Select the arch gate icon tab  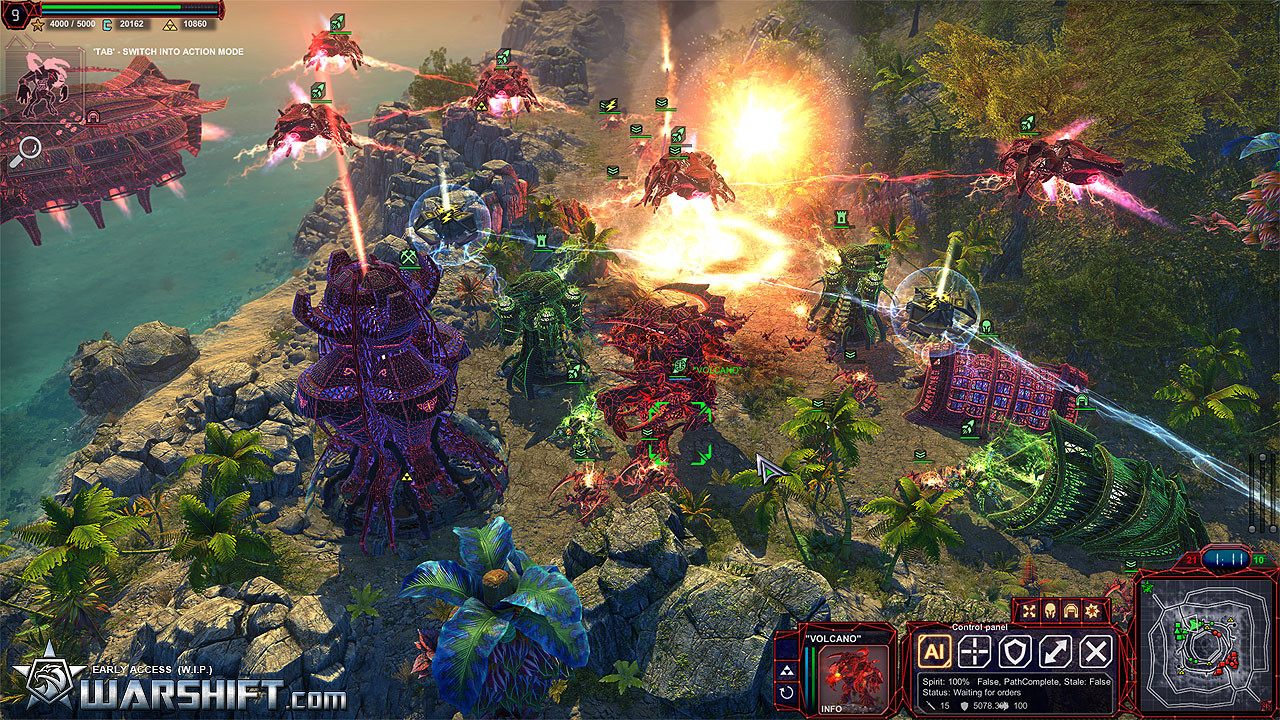pos(1069,610)
